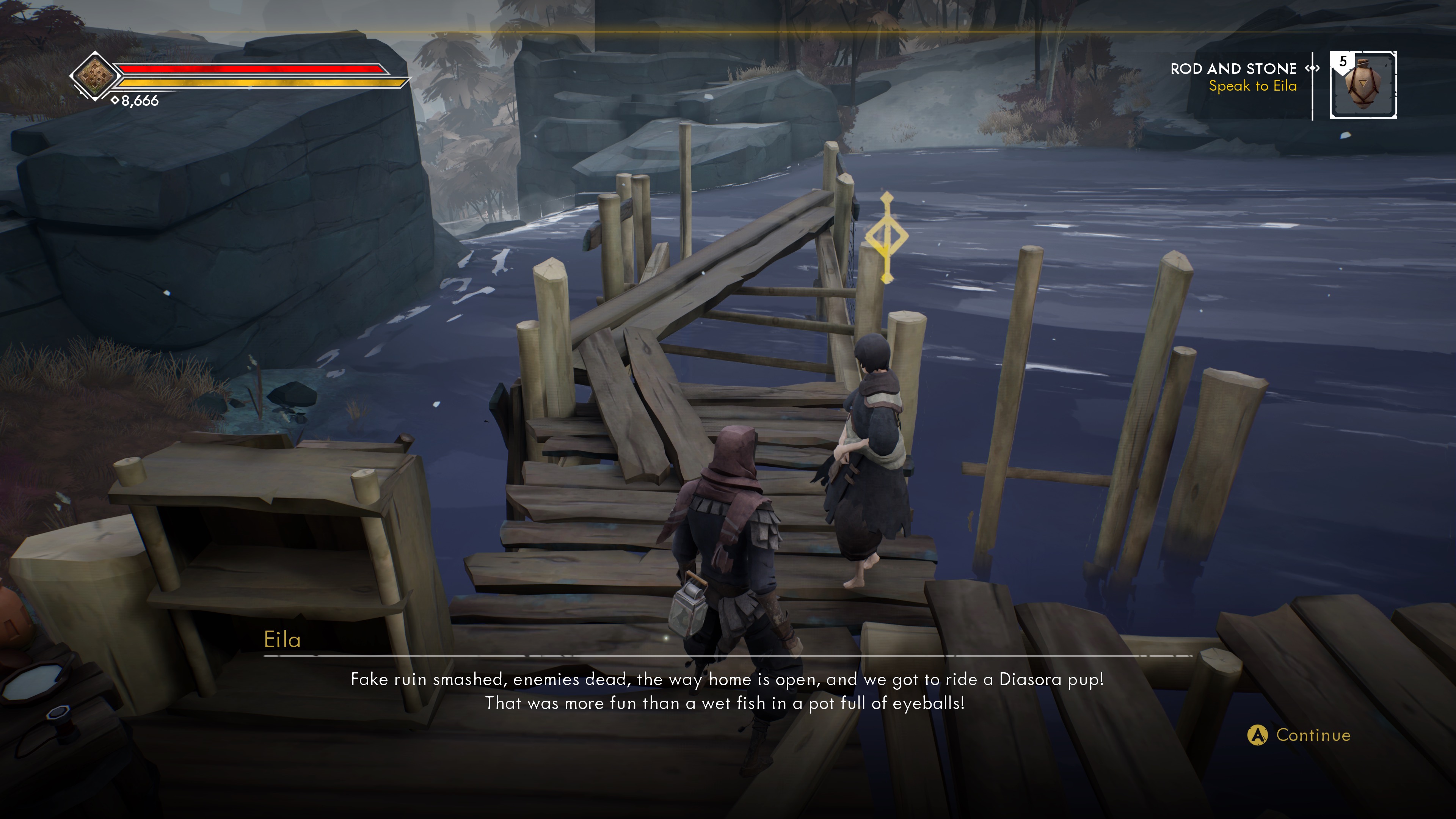The image size is (1456, 819).
Task: Select the healing gourd item slot
Action: click(x=1363, y=85)
